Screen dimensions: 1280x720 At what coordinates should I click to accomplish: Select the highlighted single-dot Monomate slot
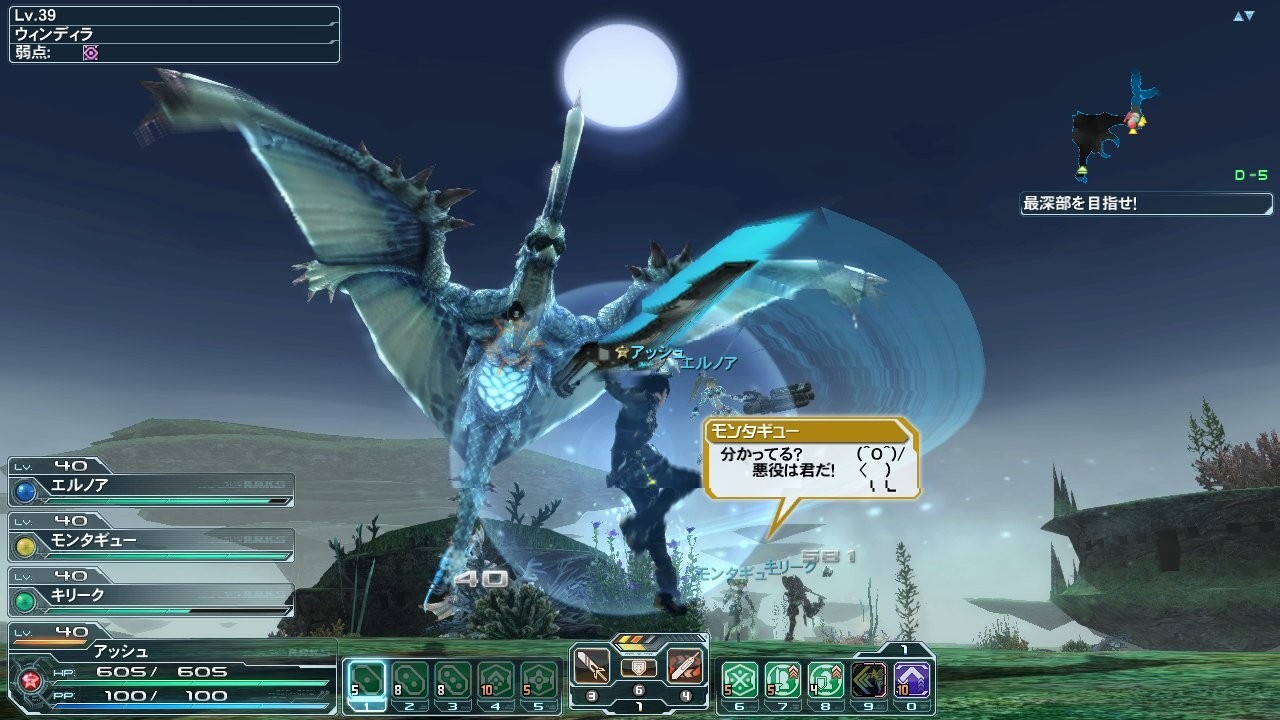(367, 679)
